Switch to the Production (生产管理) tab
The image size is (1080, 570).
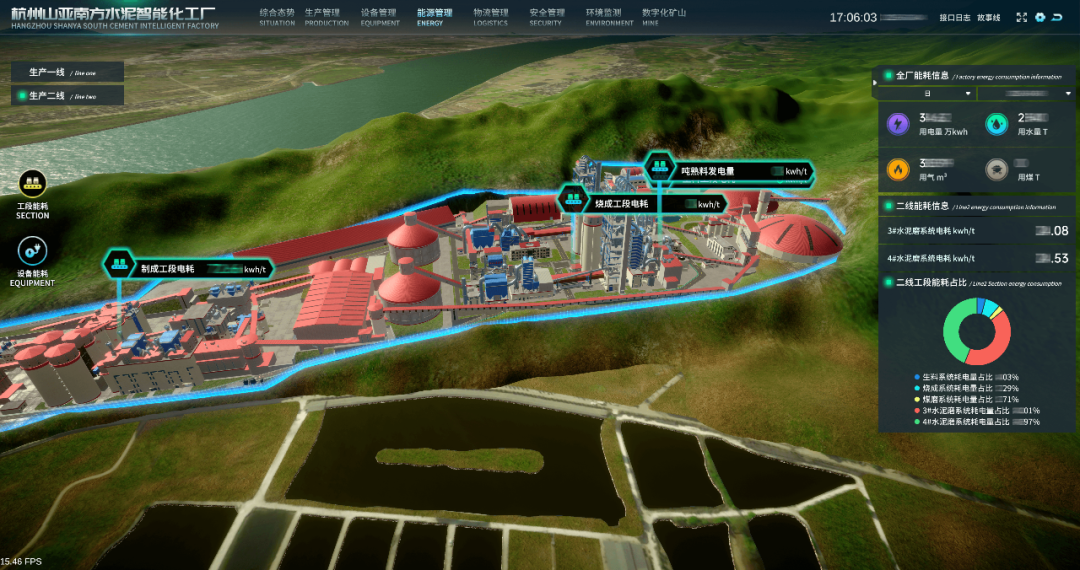click(326, 16)
